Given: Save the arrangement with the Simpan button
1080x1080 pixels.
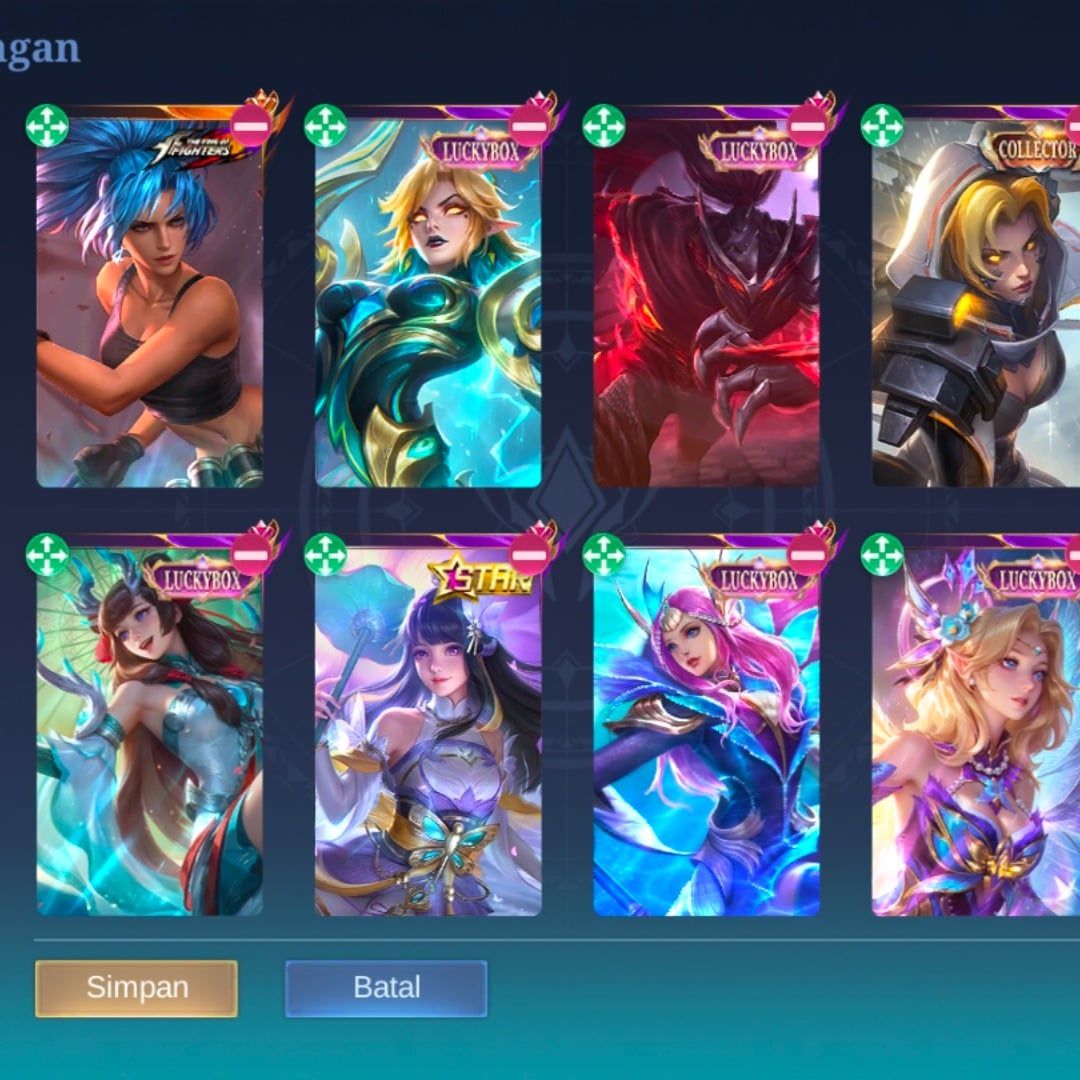Looking at the screenshot, I should [136, 988].
